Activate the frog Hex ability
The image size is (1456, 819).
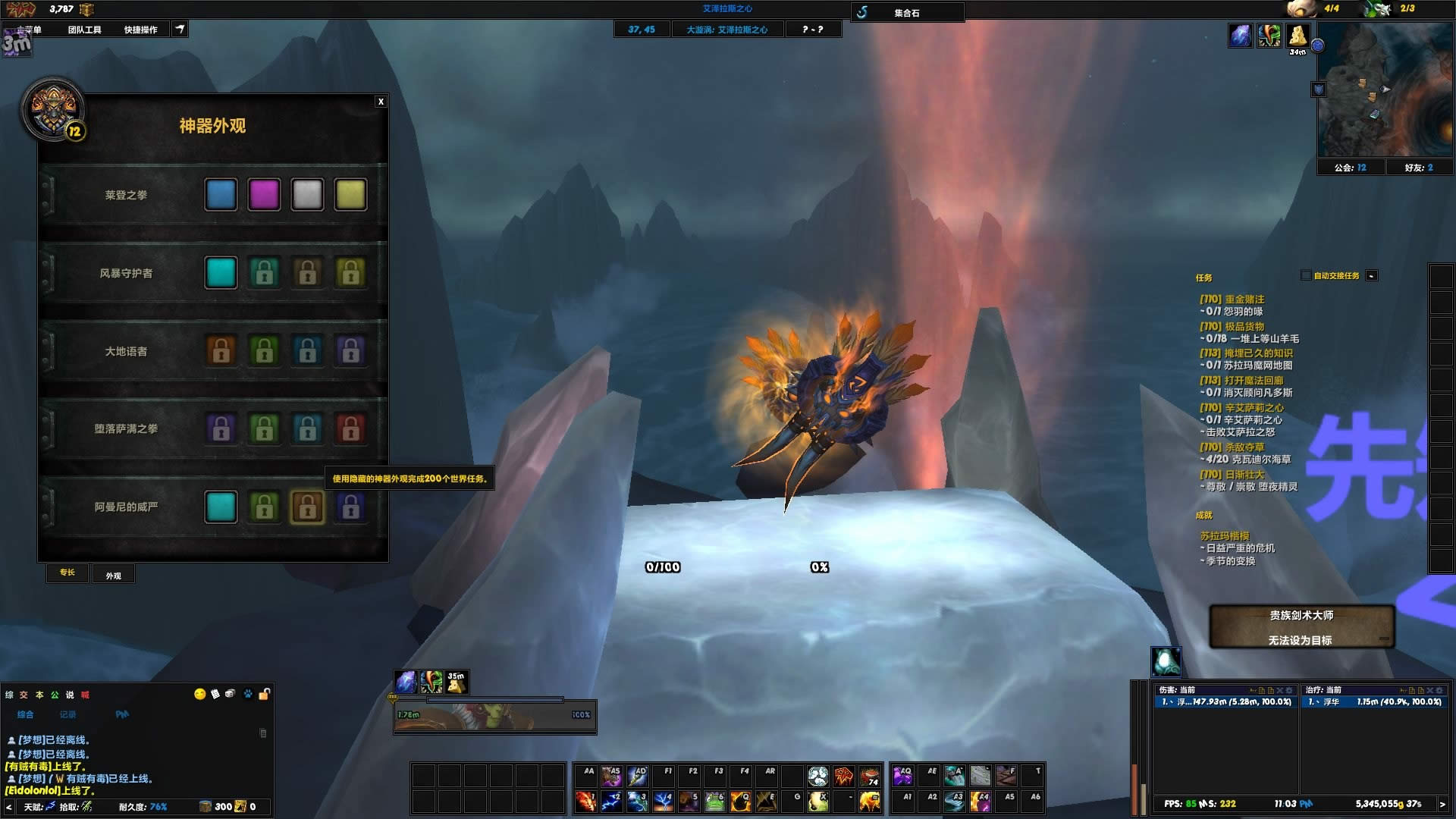pyautogui.click(x=714, y=801)
